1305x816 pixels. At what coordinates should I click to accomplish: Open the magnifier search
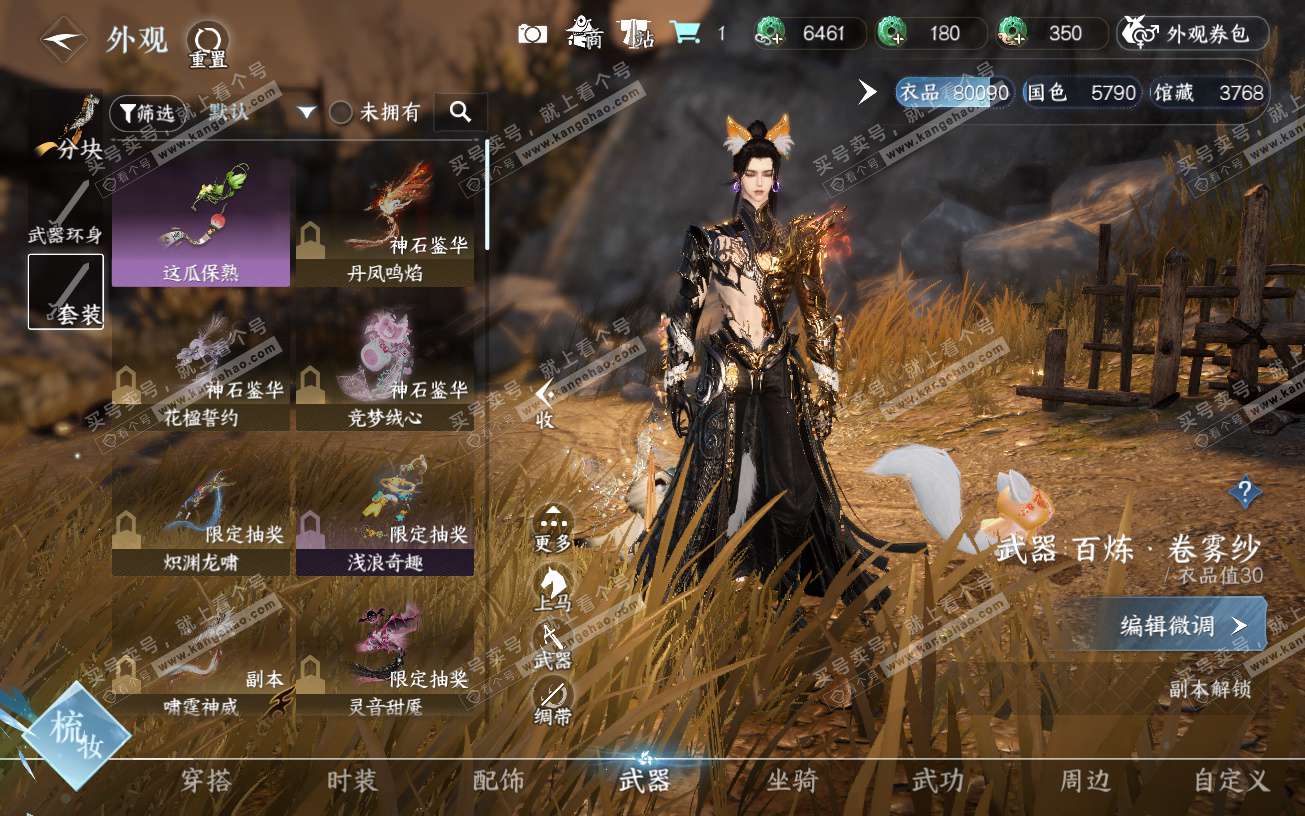pos(460,112)
